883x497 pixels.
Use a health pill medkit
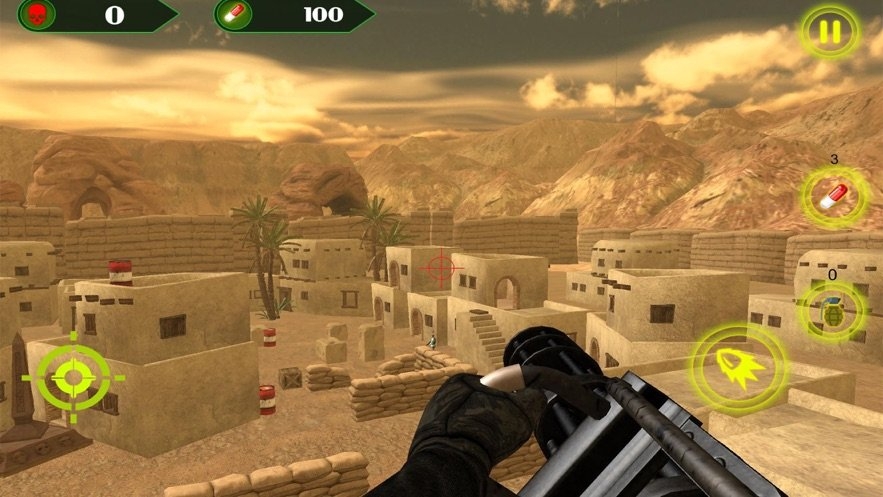tap(832, 196)
